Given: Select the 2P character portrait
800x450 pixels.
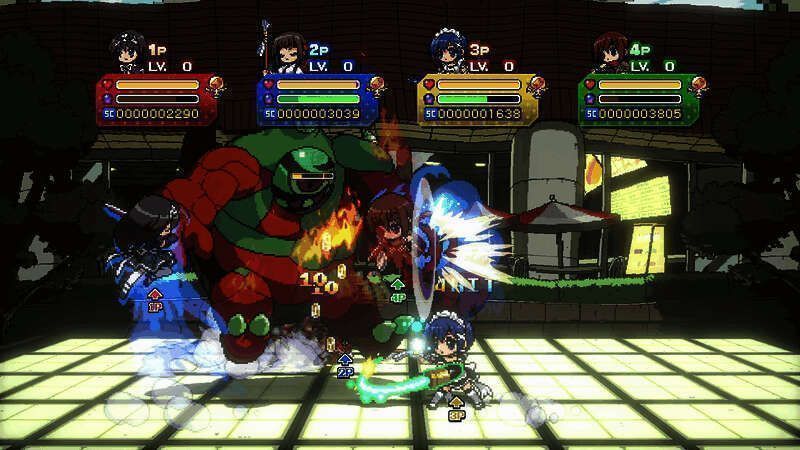Looking at the screenshot, I should coord(287,51).
